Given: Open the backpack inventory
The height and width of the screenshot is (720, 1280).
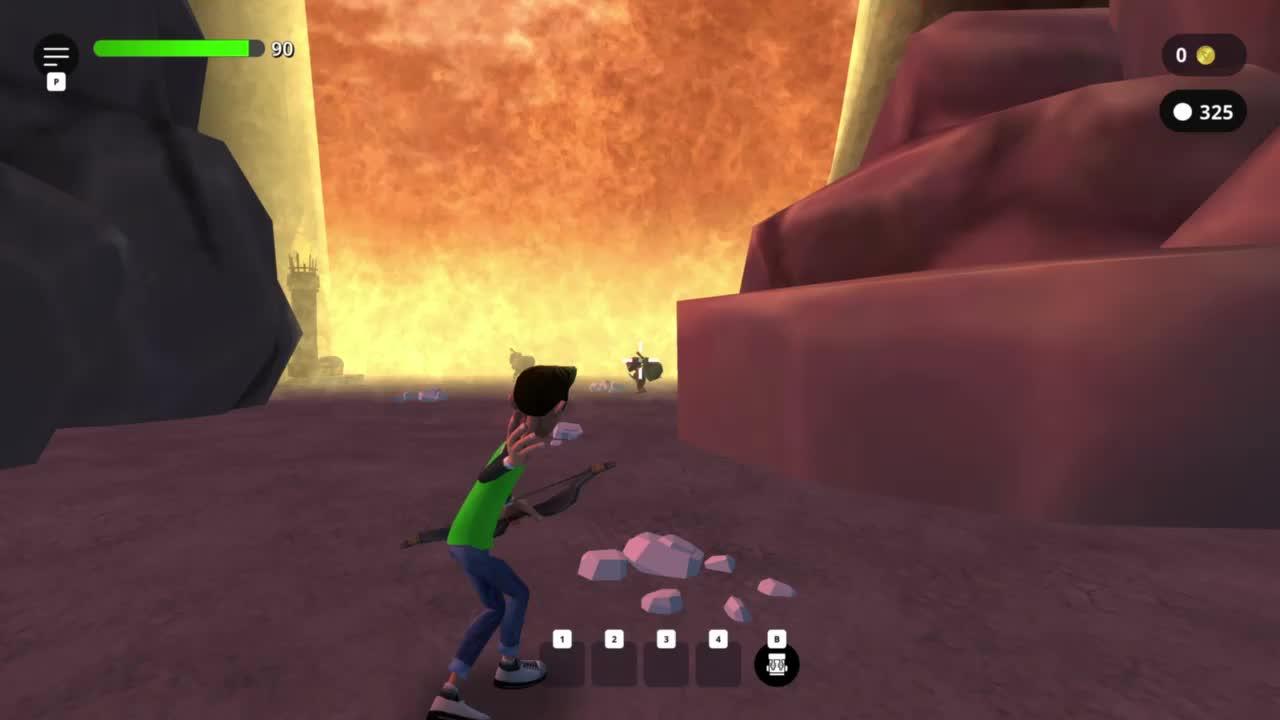Looking at the screenshot, I should pyautogui.click(x=777, y=664).
